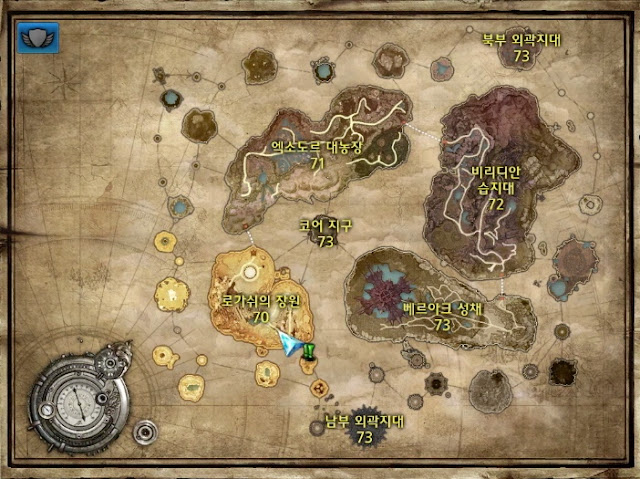The height and width of the screenshot is (479, 640).
Task: Click the small round gear knob beside compass
Action: pos(145,432)
